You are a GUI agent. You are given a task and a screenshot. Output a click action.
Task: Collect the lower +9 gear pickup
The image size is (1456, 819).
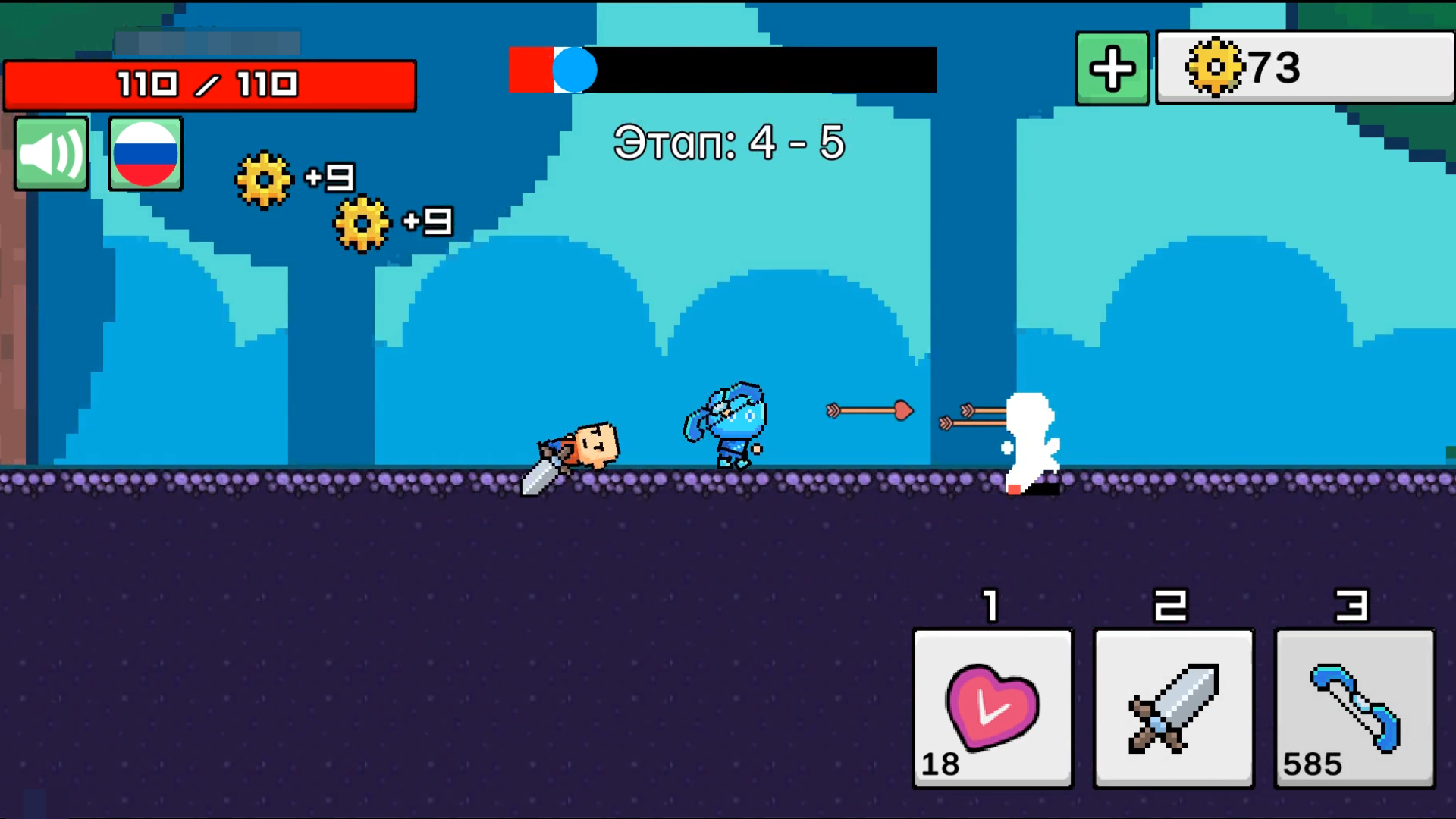[362, 224]
